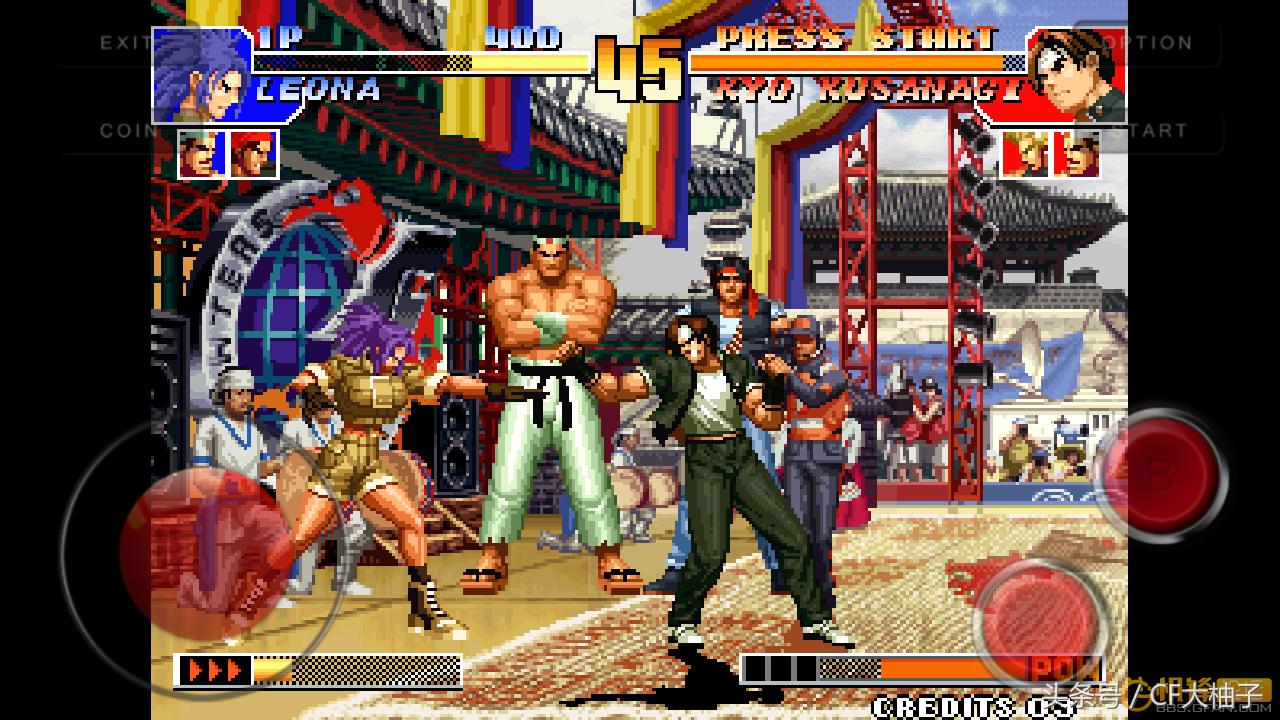
Task: Tap the red B attack button
Action: (x=1160, y=473)
